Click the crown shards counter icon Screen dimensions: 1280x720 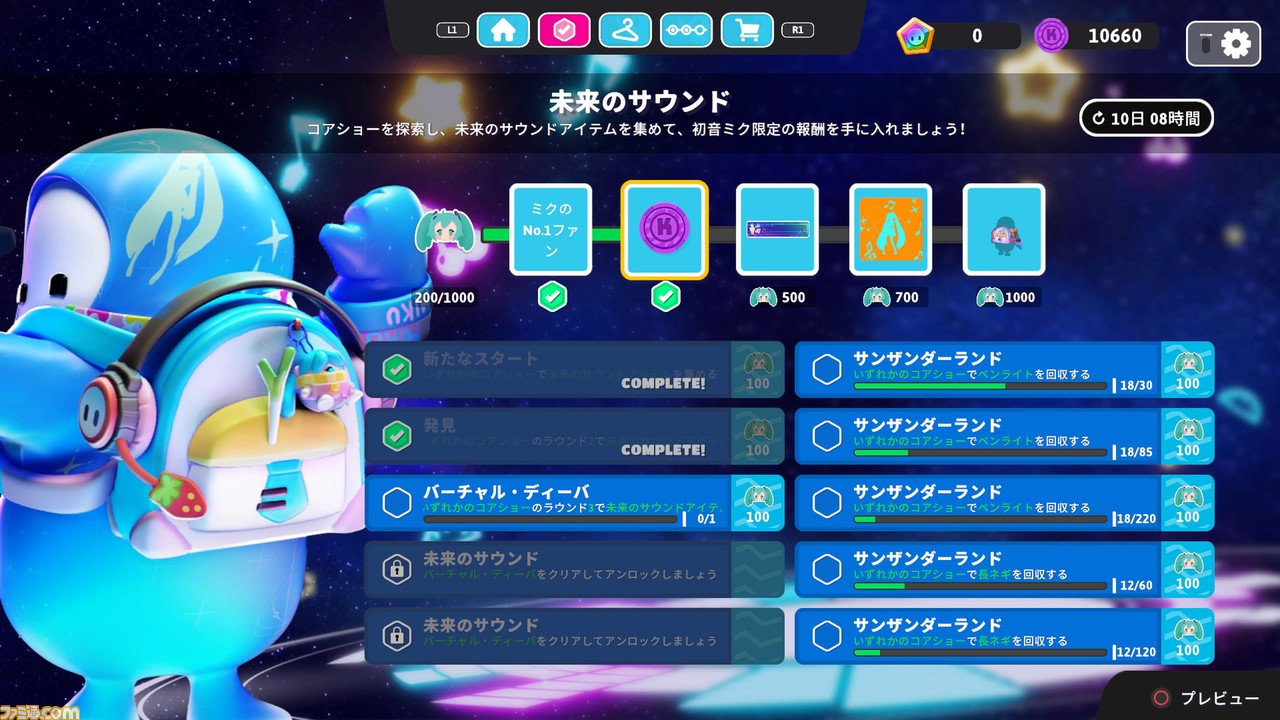click(x=916, y=35)
